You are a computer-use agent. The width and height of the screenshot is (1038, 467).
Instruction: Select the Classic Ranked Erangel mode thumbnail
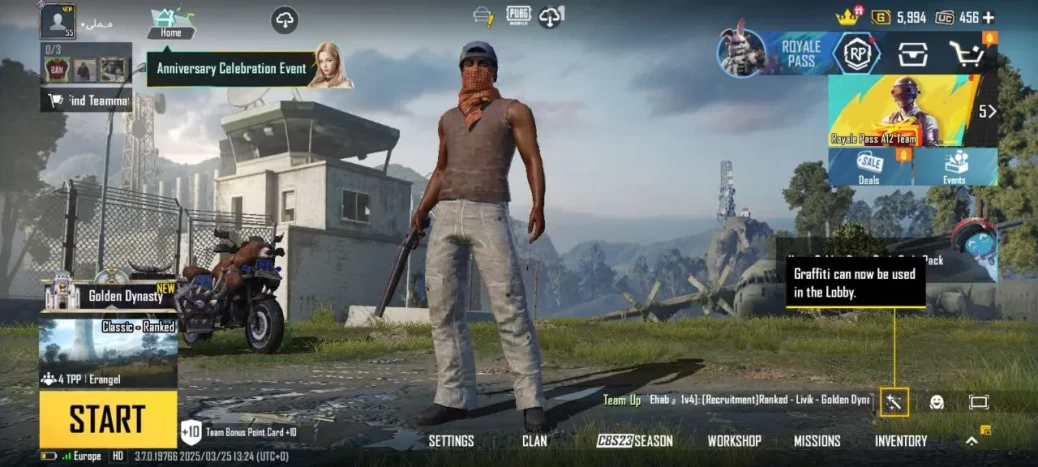[108, 353]
